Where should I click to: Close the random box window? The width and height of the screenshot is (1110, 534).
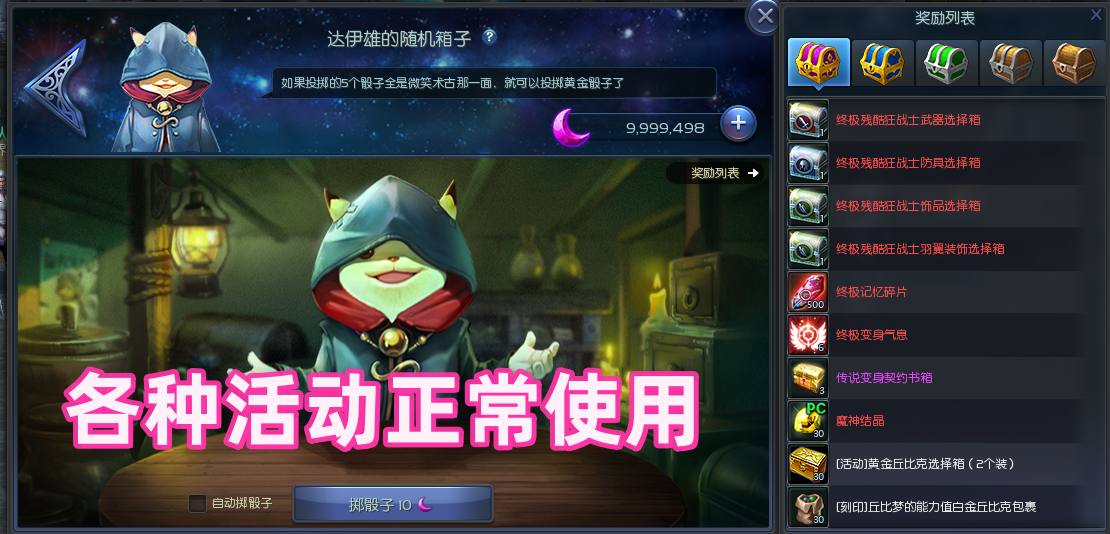(x=765, y=16)
